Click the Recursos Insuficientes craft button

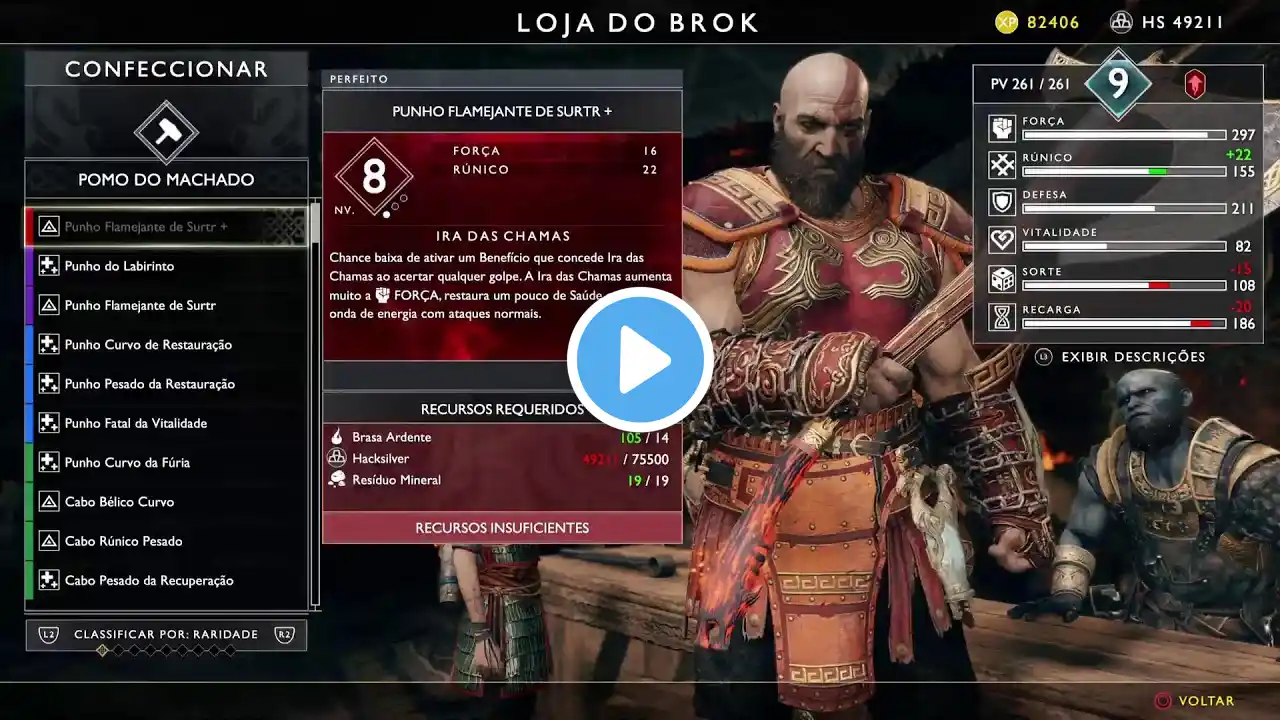click(502, 528)
